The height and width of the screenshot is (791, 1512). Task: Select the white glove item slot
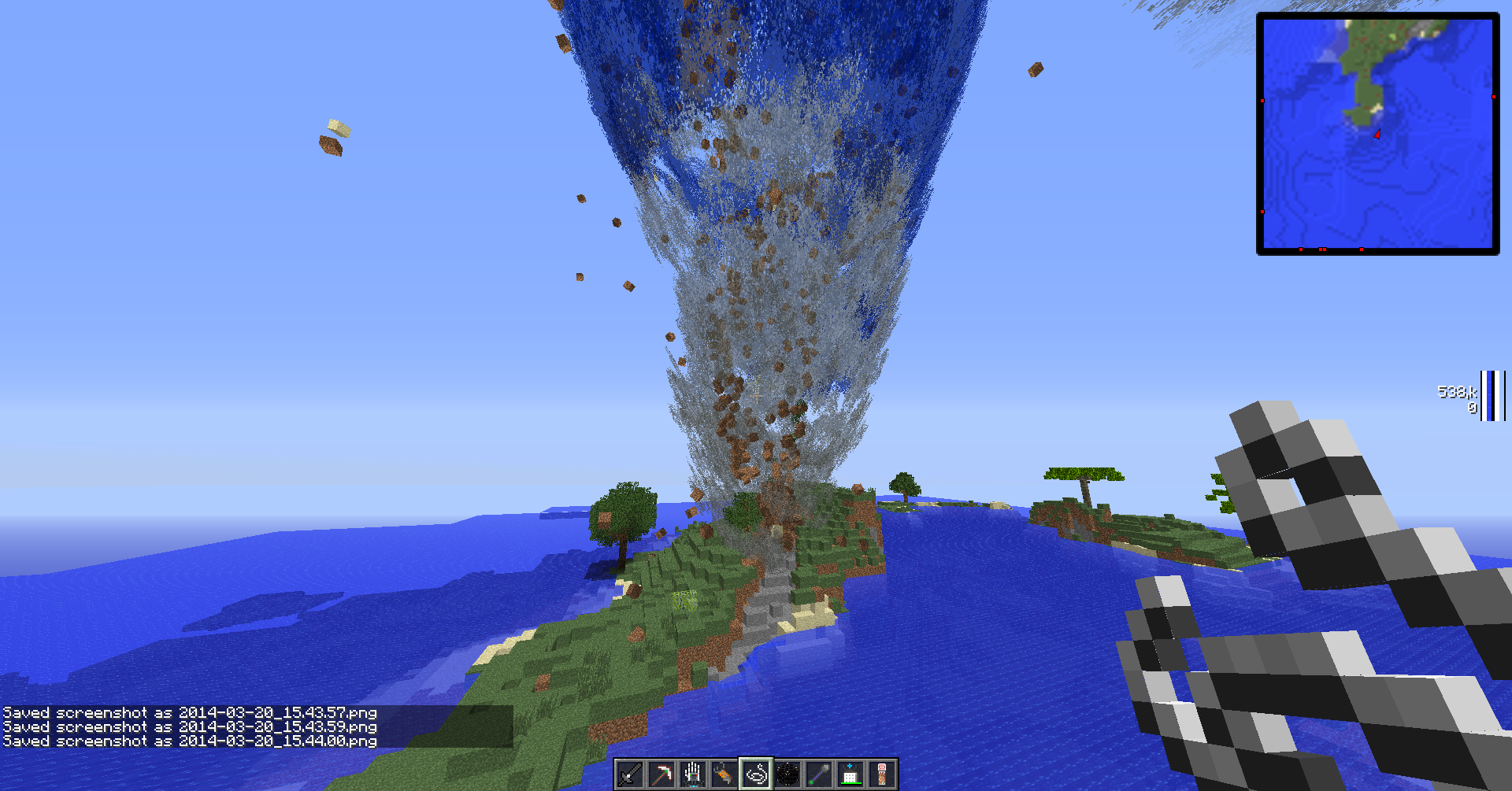(693, 775)
